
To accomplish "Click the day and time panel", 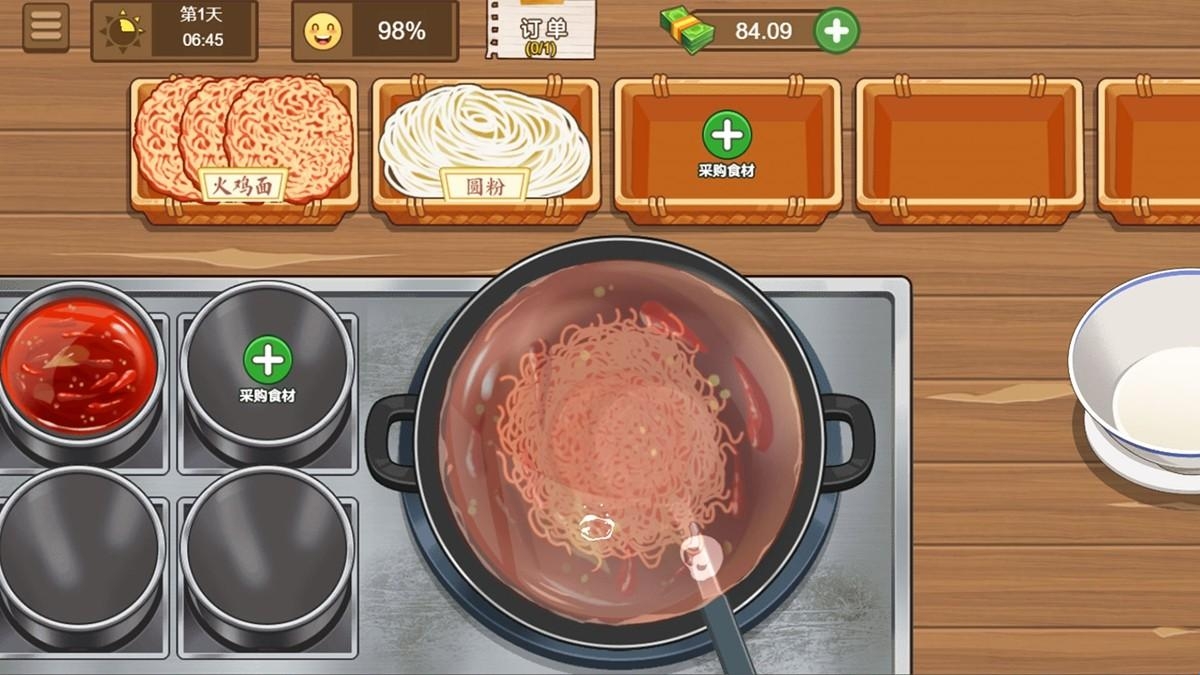I will (x=174, y=30).
